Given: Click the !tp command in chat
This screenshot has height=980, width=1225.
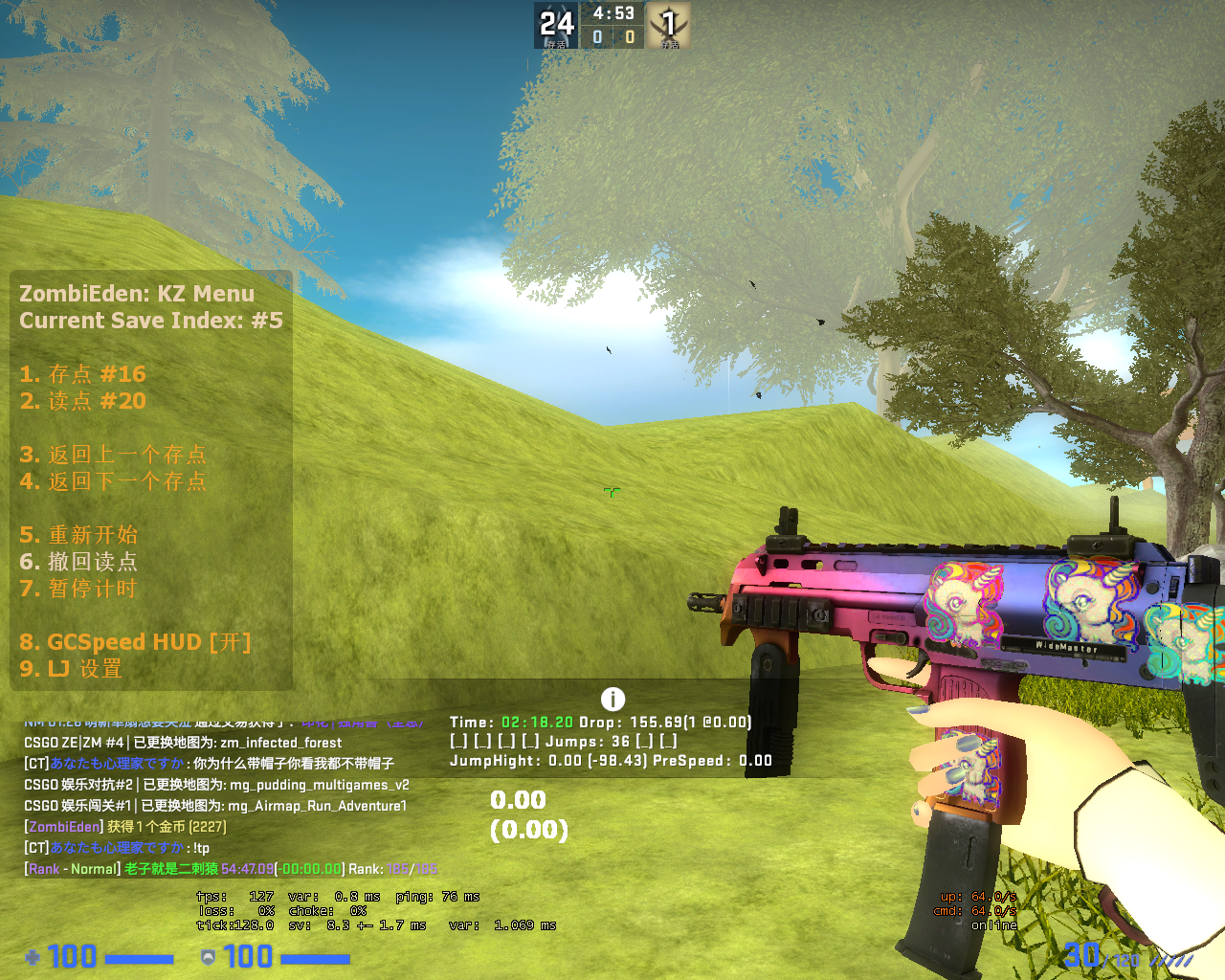Looking at the screenshot, I should tap(199, 847).
